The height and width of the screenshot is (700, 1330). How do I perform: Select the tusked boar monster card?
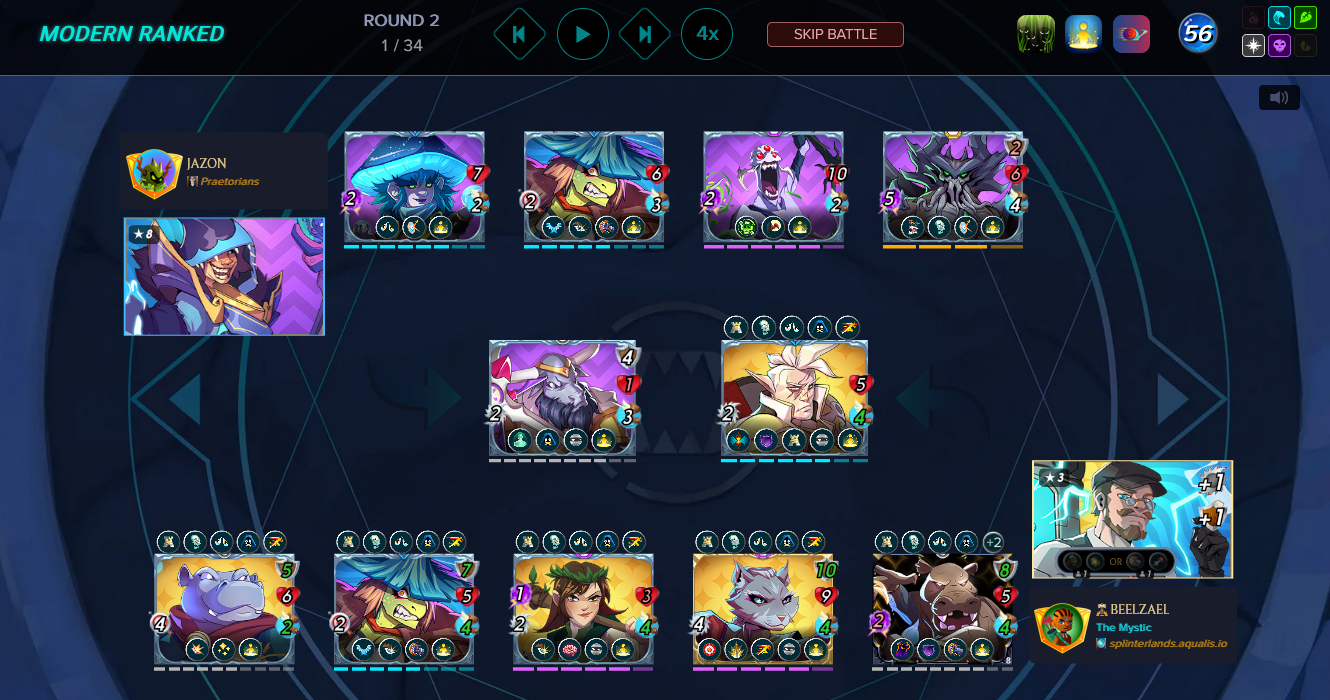(943, 608)
